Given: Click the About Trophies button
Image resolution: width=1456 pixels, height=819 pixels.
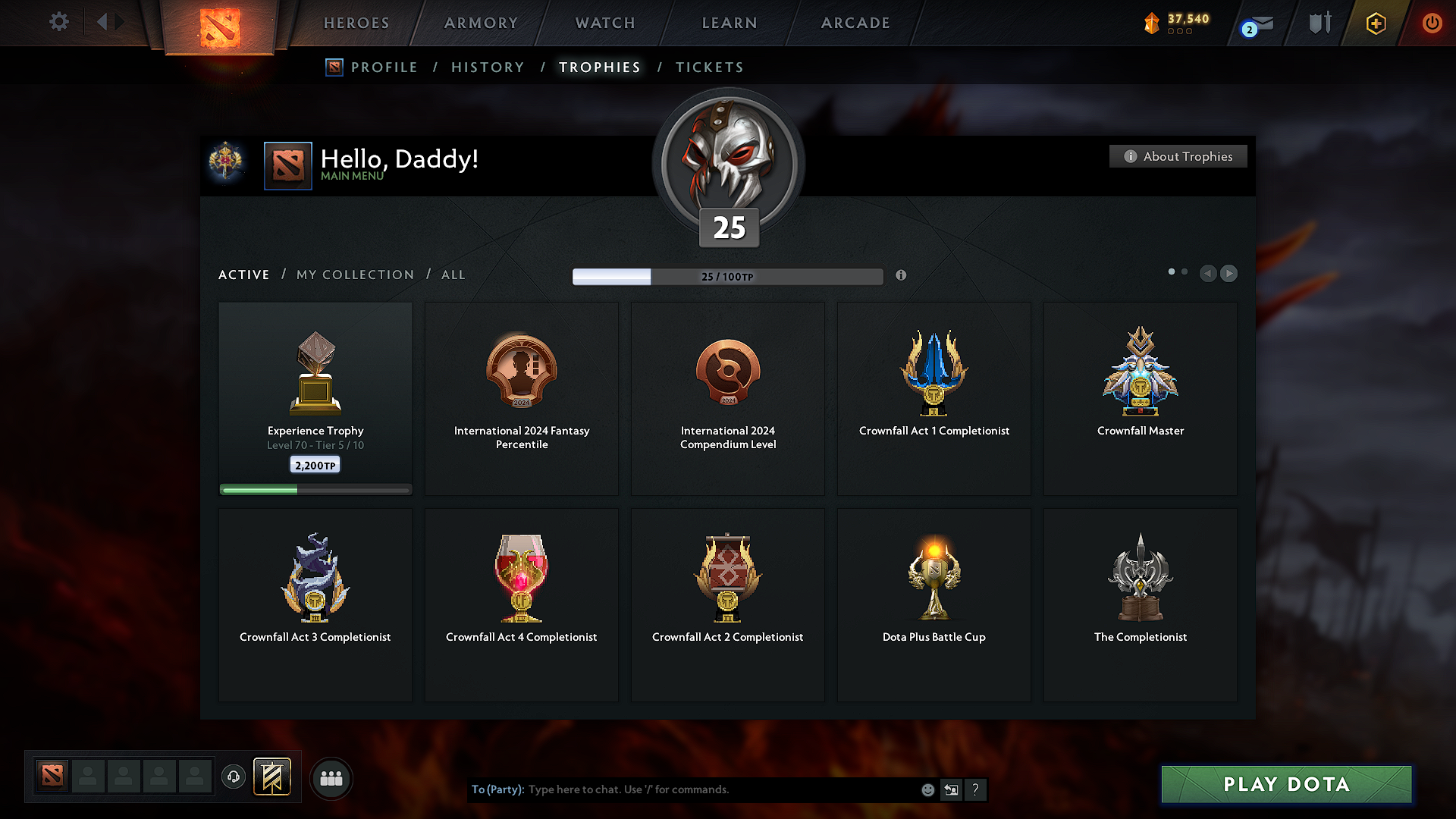Looking at the screenshot, I should [x=1178, y=156].
